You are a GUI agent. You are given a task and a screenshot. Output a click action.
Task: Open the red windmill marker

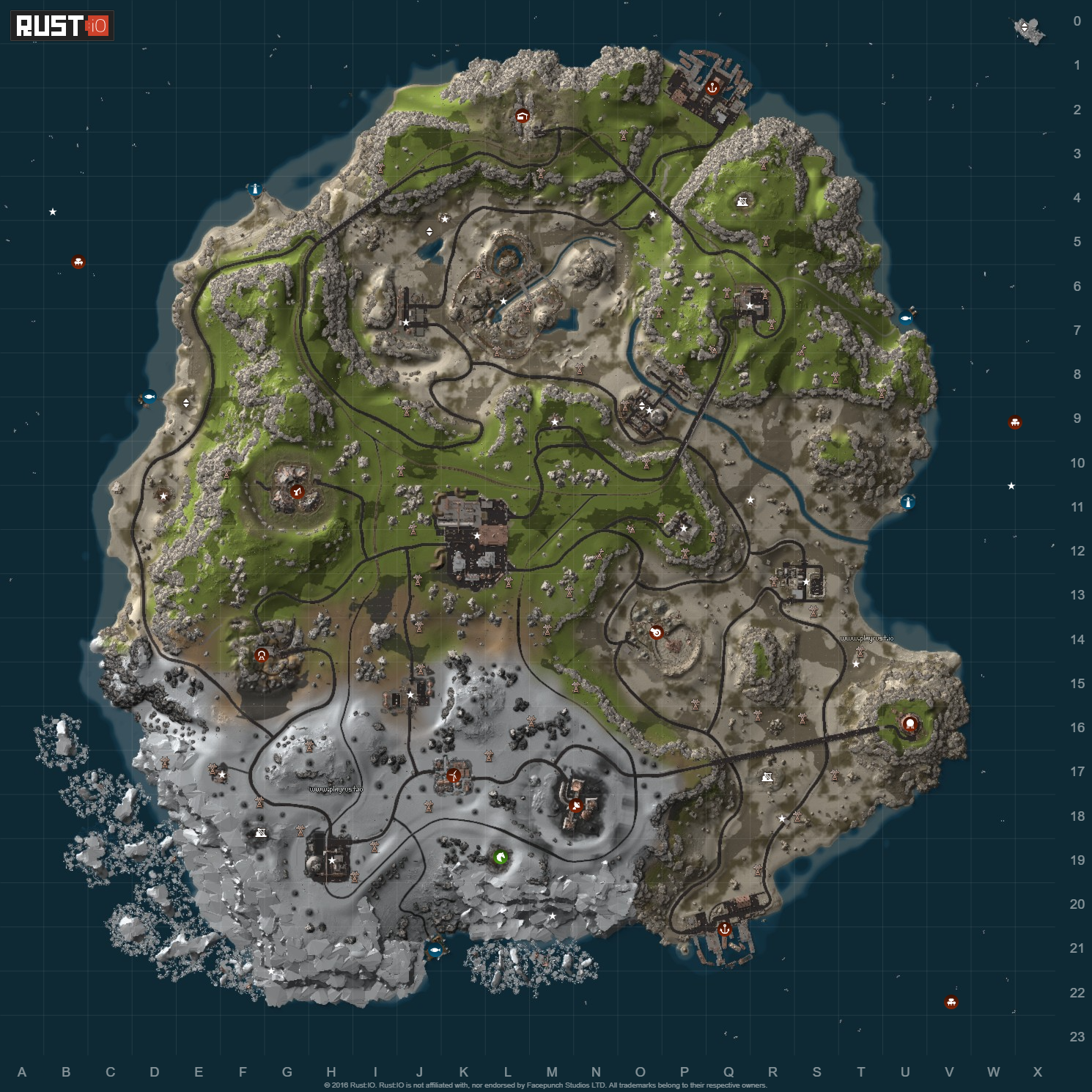point(454,775)
